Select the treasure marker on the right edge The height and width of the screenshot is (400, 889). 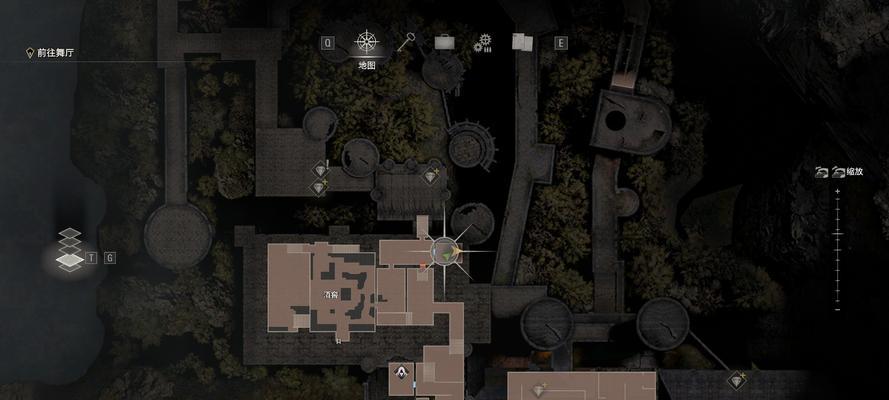coord(739,380)
